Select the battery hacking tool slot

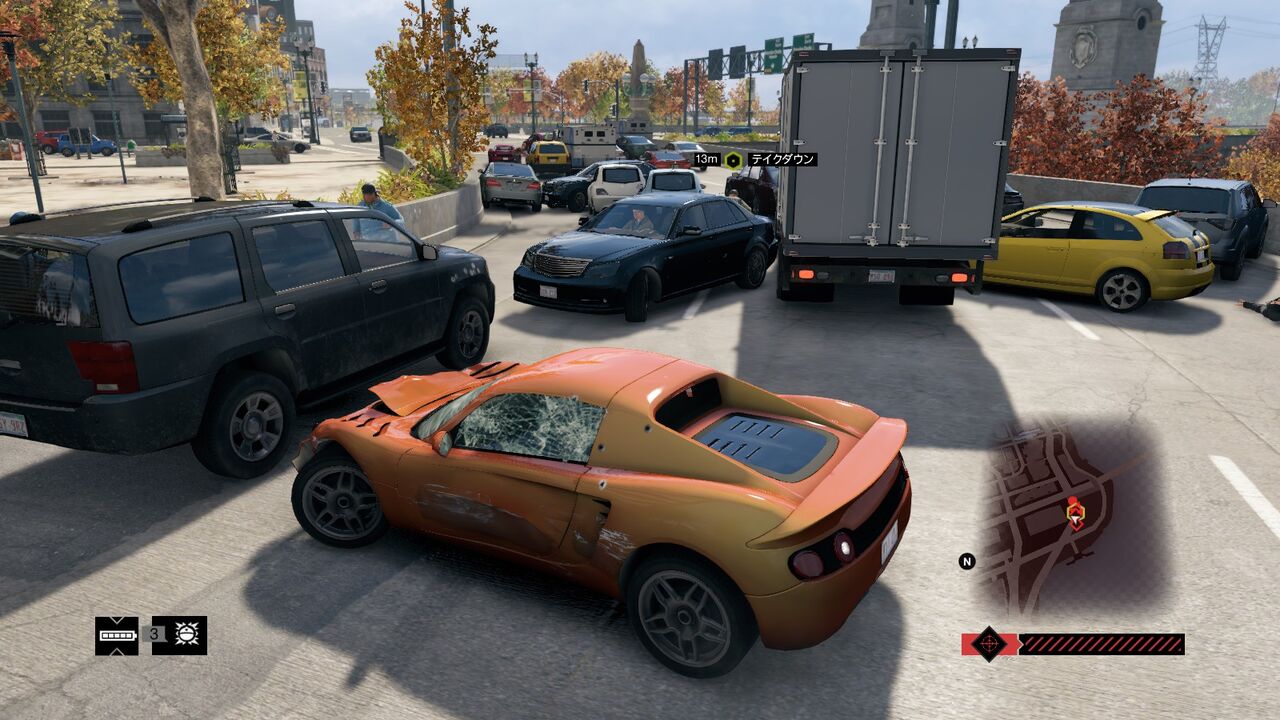pyautogui.click(x=117, y=635)
